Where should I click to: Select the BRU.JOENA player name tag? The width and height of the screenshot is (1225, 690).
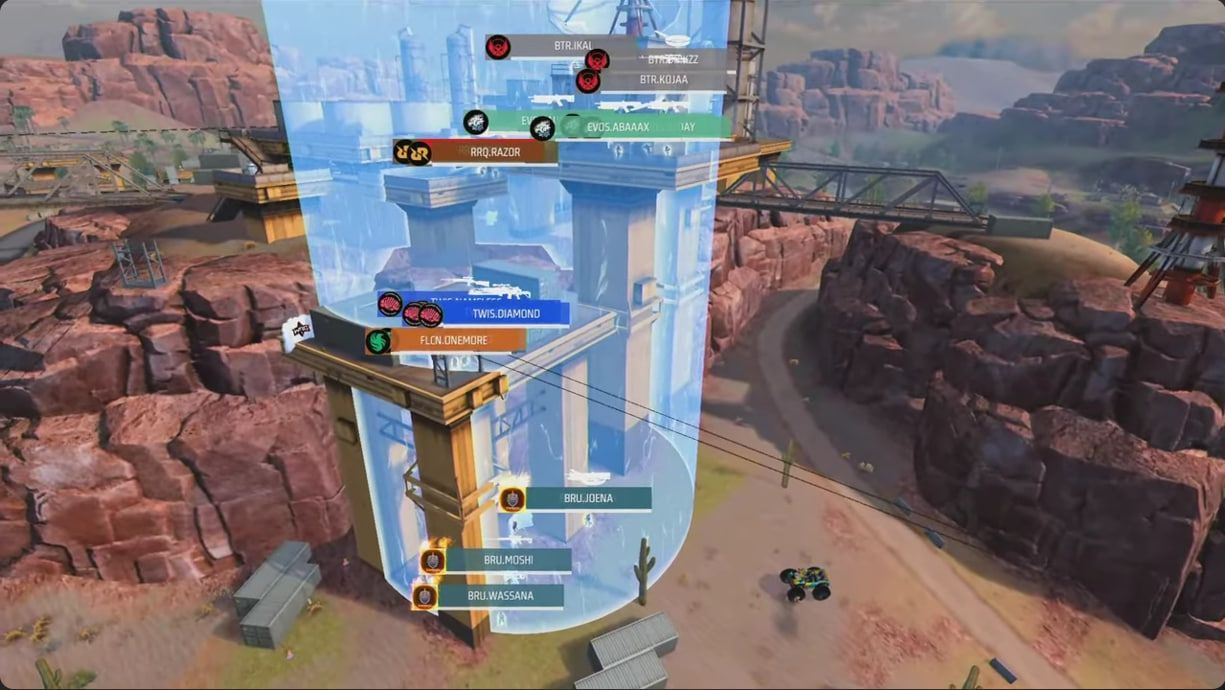(x=587, y=498)
